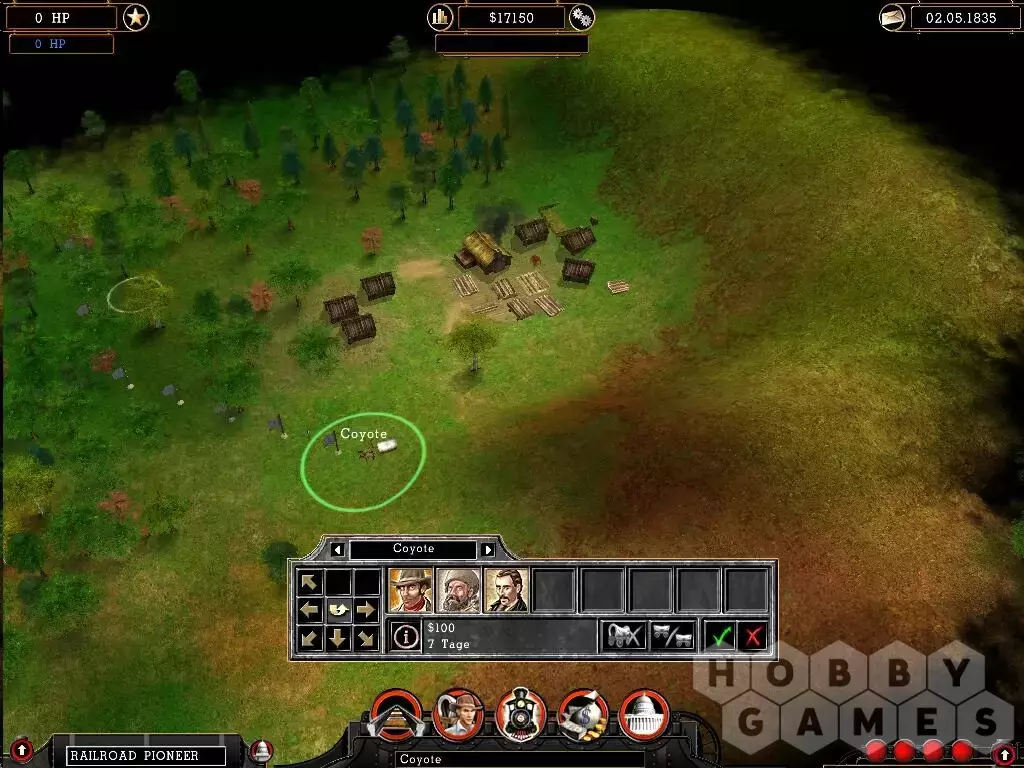
Task: Select the cowboy hat character portrait
Action: (410, 590)
